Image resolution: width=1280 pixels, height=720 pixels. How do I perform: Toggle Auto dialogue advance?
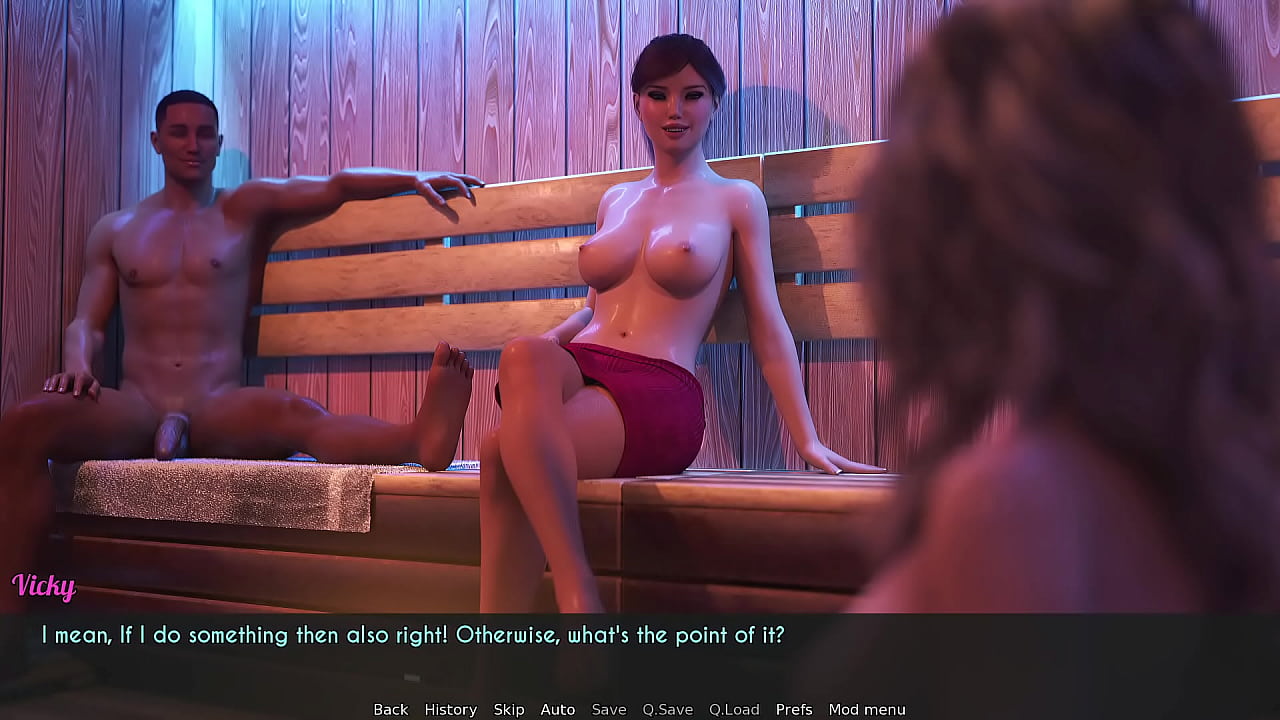[x=557, y=709]
